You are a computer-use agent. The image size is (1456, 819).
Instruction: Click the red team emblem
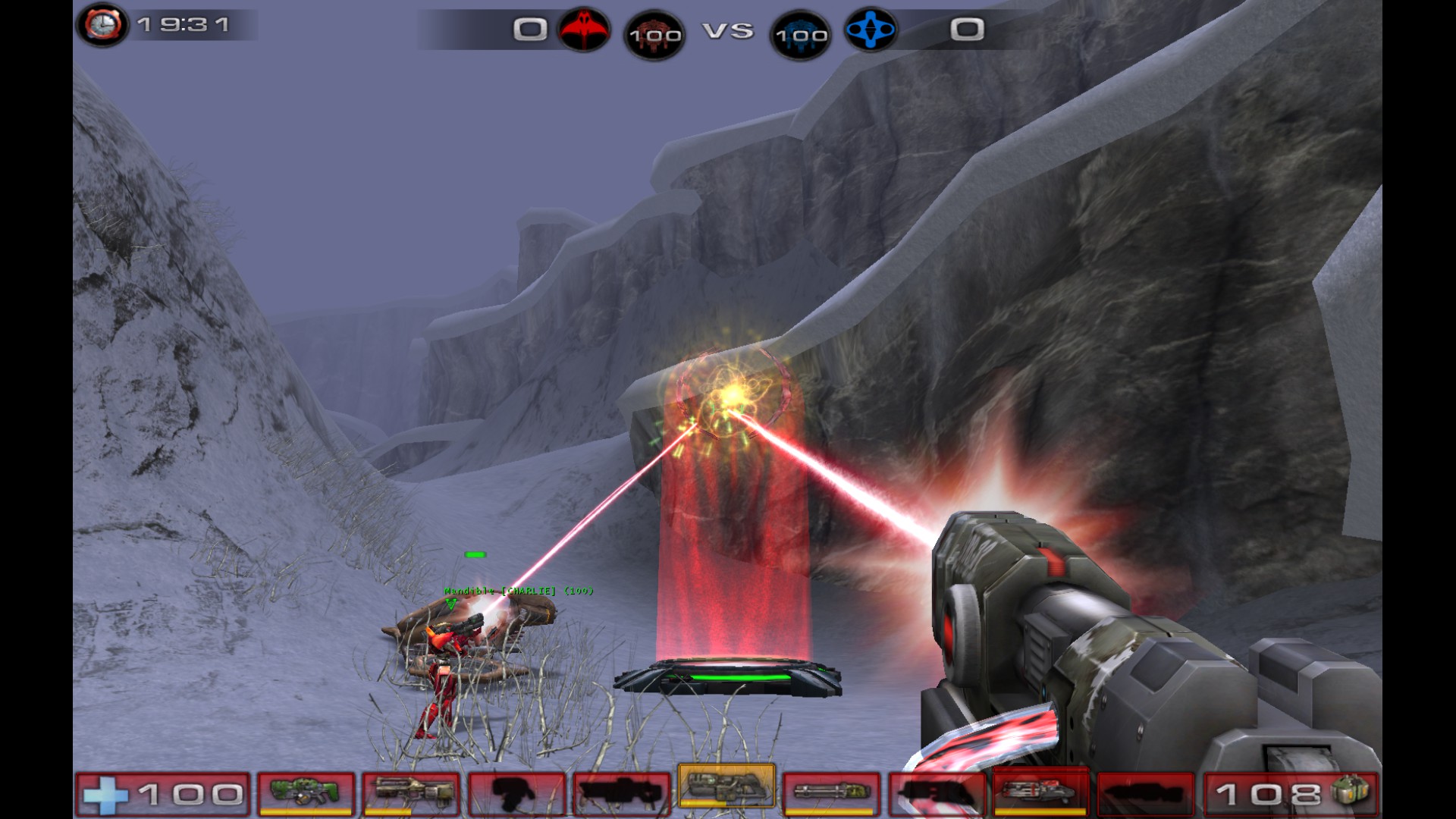coord(584,30)
